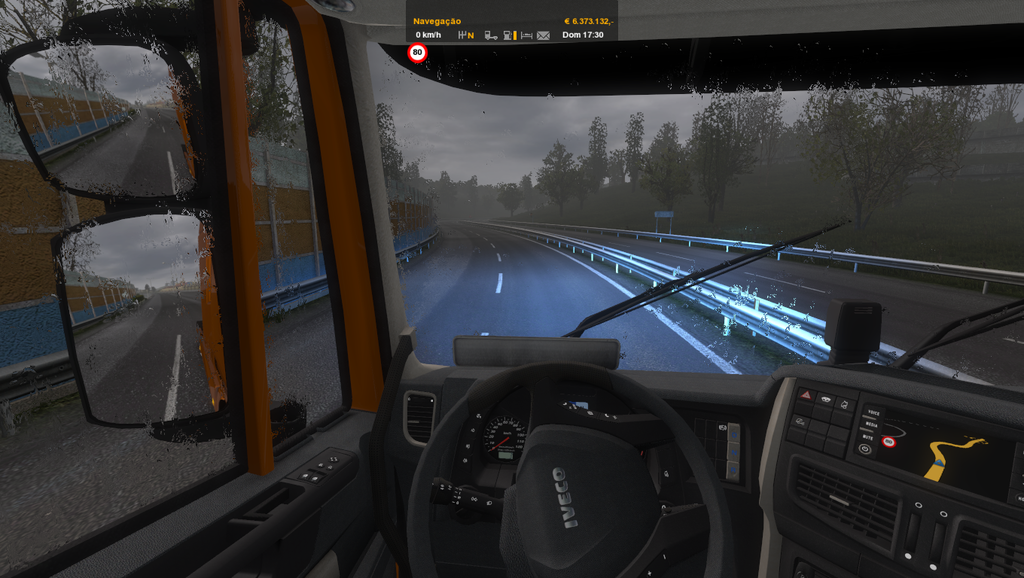Click the truck damage status icon
Screen dimensions: 1024x578
[490, 35]
